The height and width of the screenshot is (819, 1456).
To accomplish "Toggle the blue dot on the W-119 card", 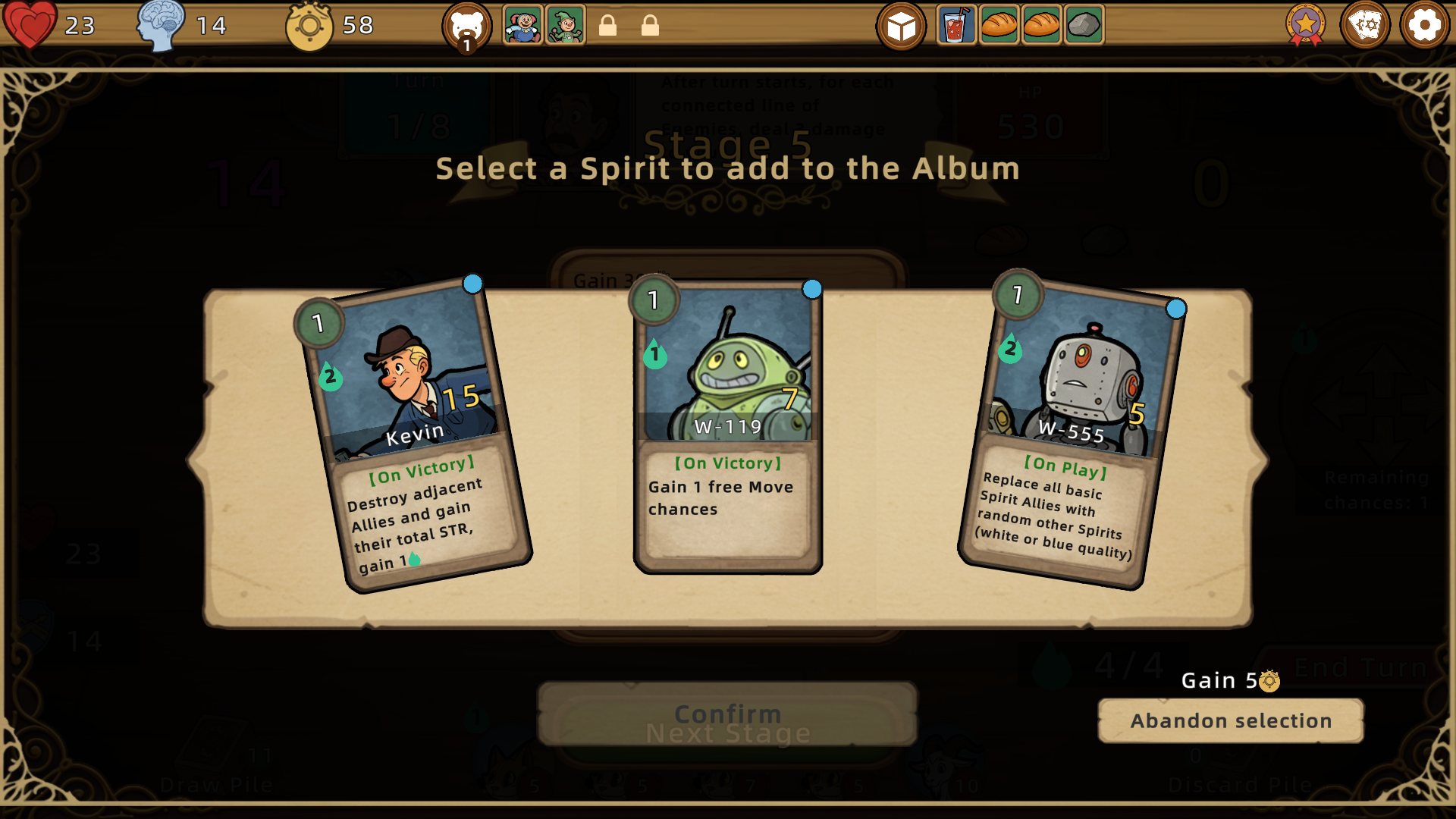I will click(x=811, y=289).
